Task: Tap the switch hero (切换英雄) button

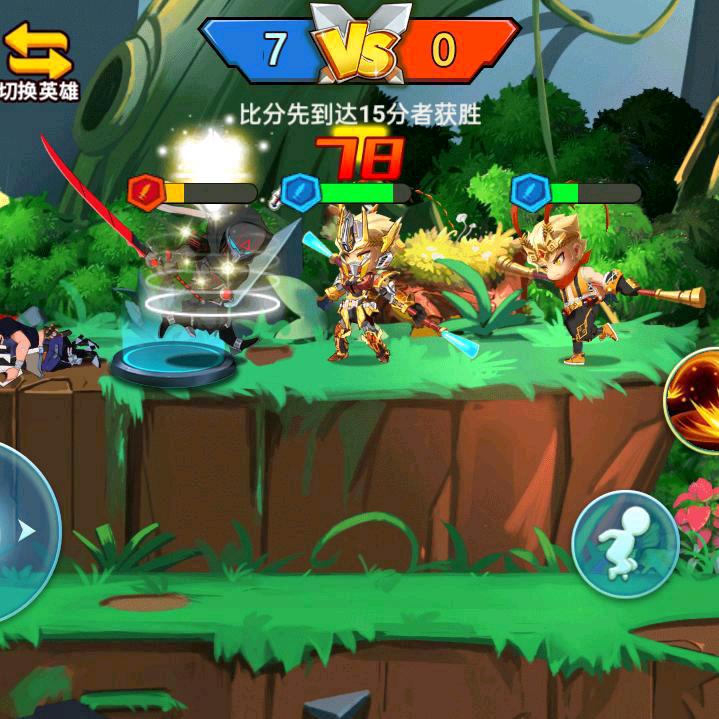Action: click(x=39, y=61)
